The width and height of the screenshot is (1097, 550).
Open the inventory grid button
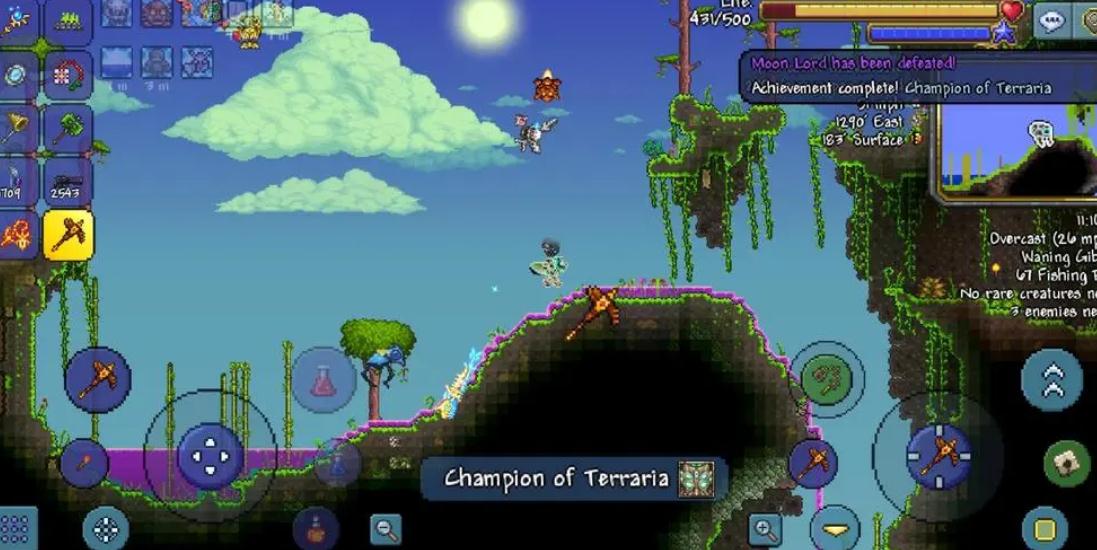tap(17, 528)
